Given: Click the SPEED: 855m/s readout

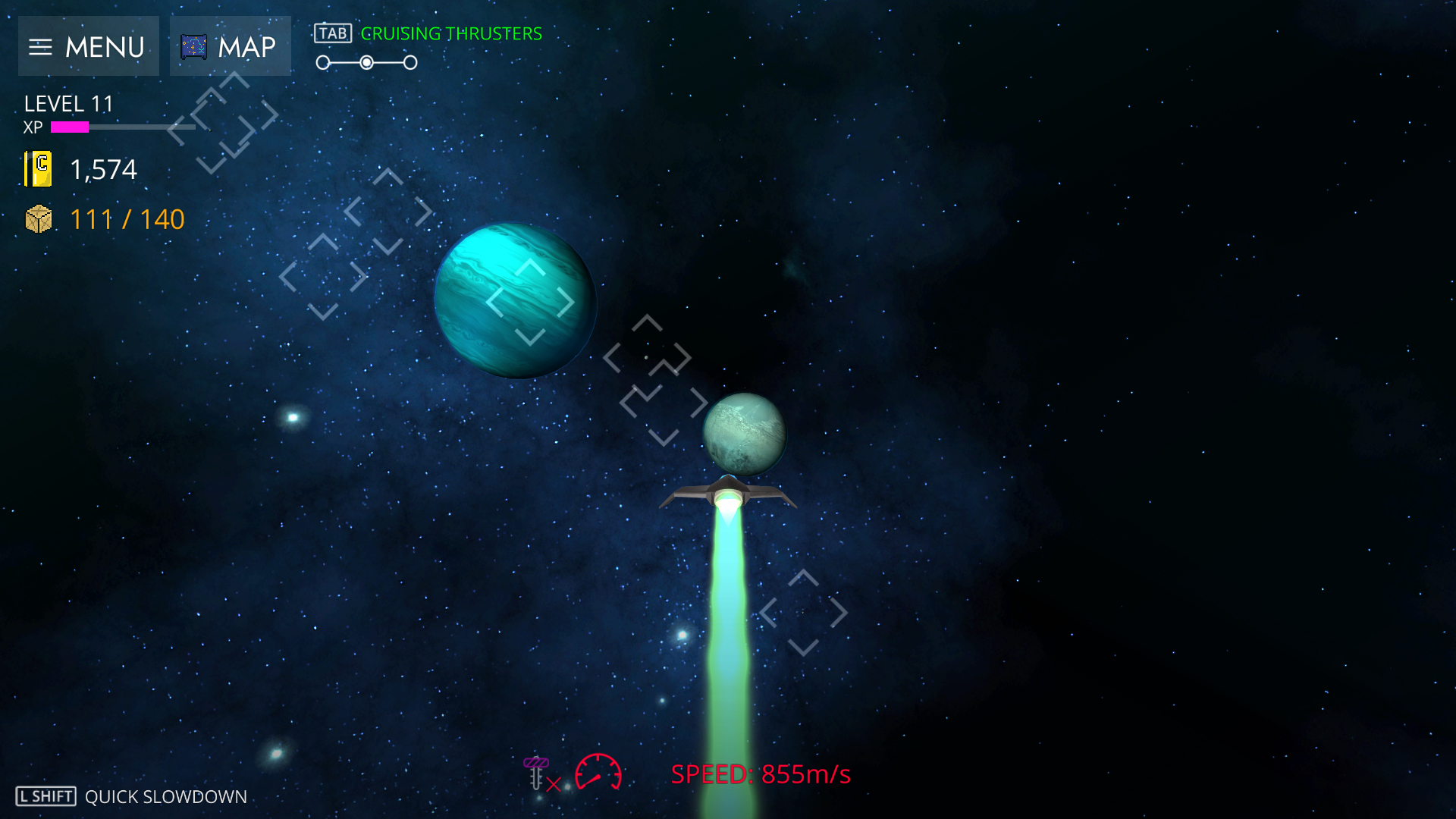Looking at the screenshot, I should click(x=761, y=775).
